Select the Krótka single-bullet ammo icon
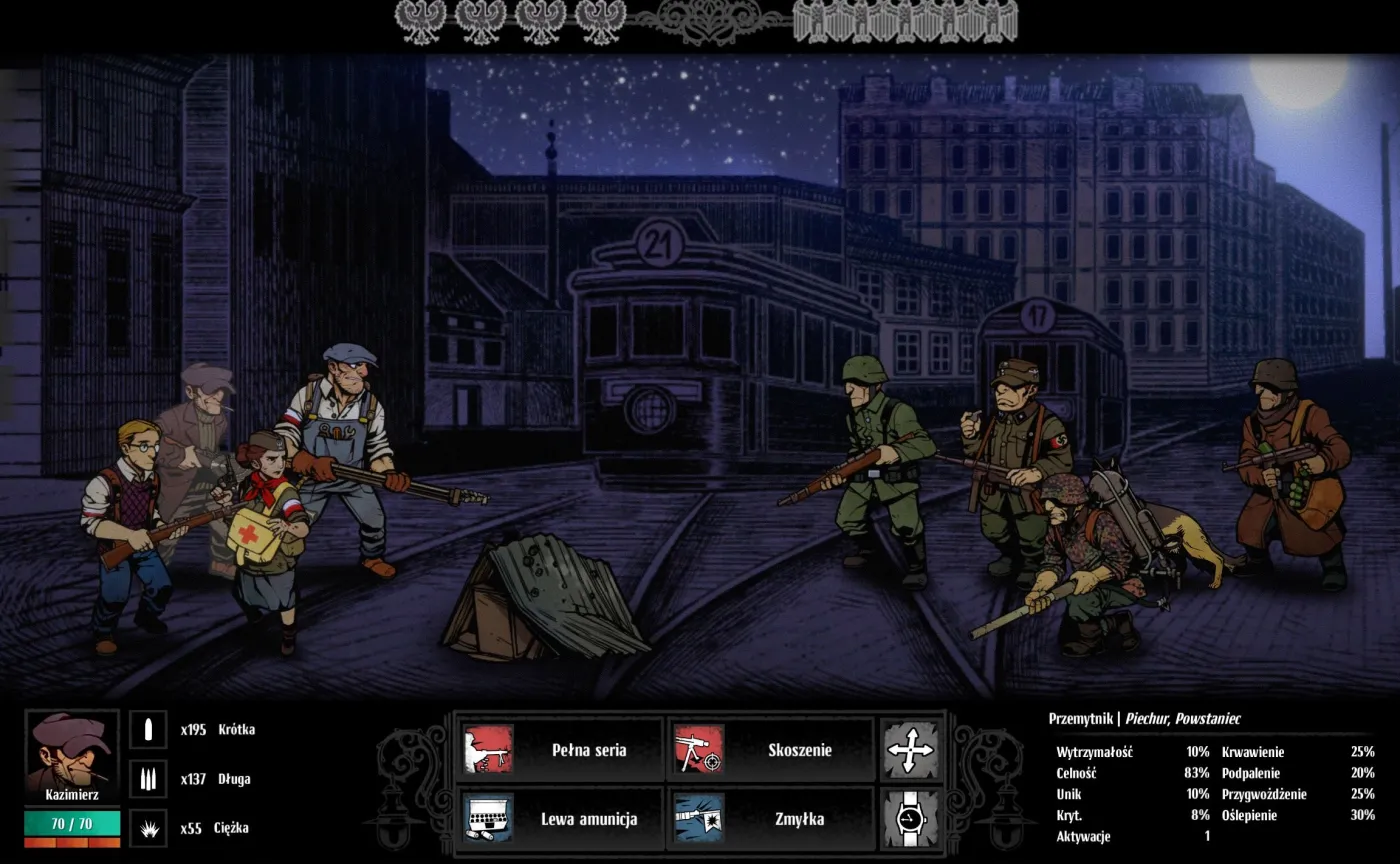 click(x=148, y=730)
